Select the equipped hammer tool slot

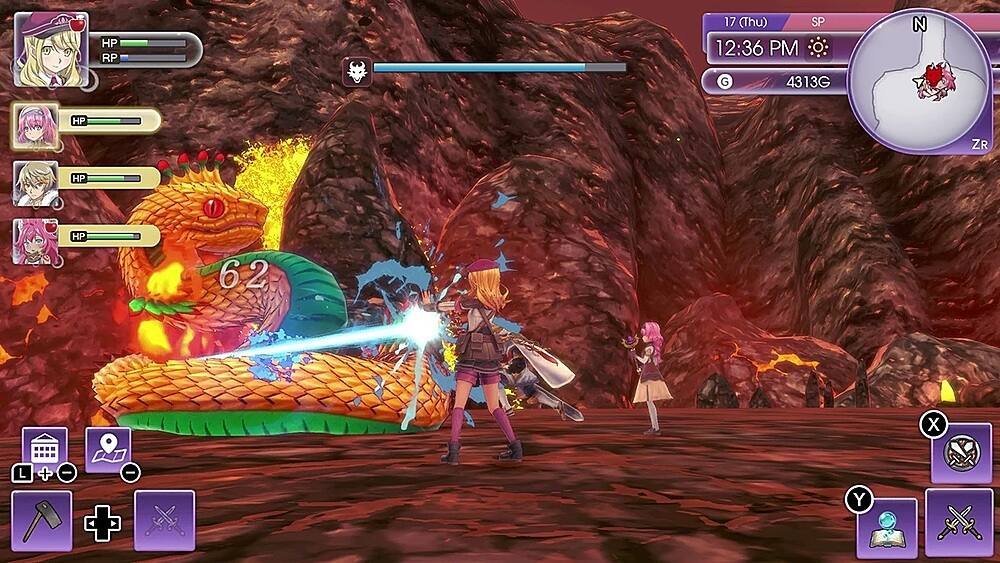42,520
